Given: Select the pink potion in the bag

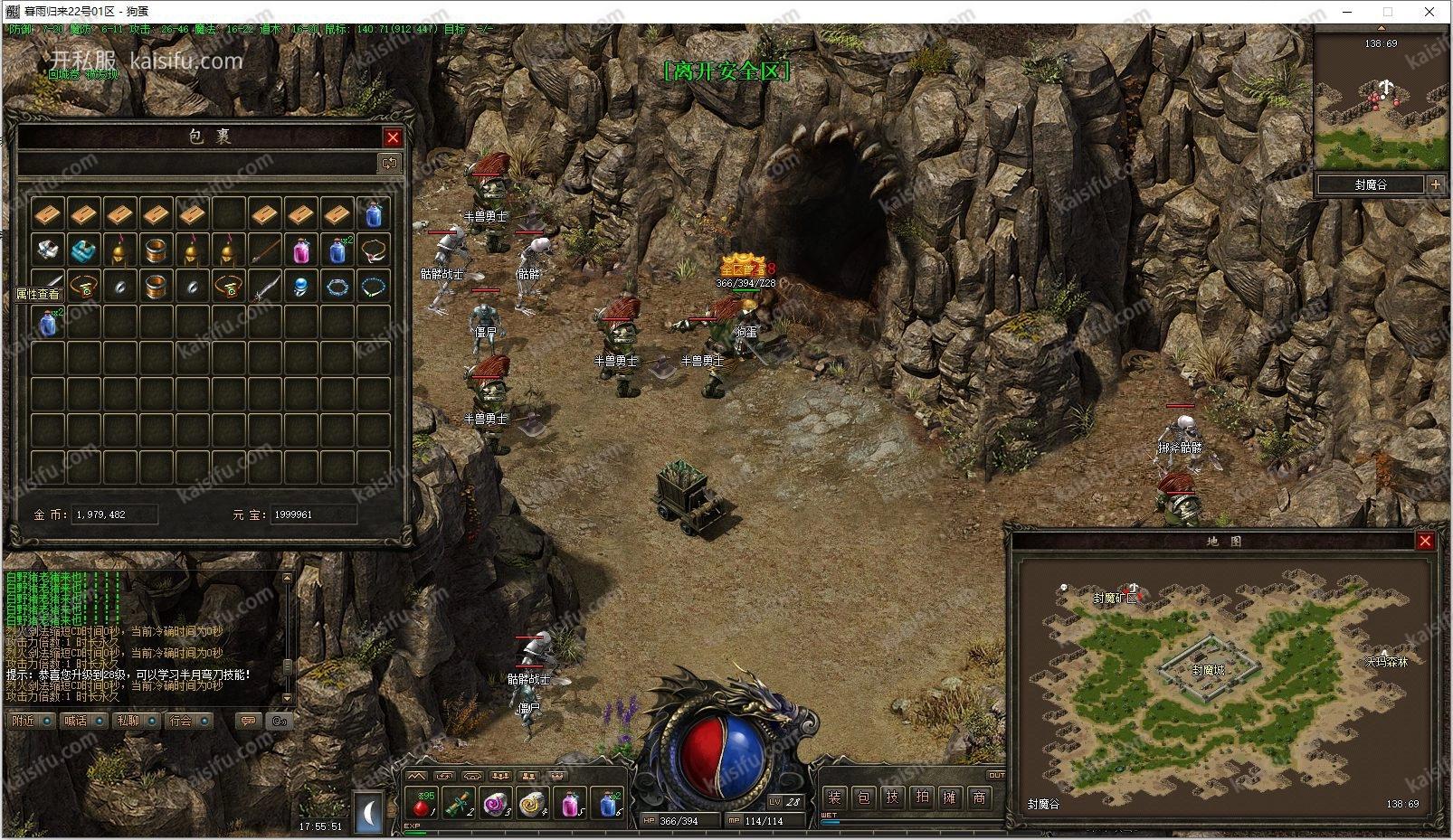Looking at the screenshot, I should (x=301, y=250).
